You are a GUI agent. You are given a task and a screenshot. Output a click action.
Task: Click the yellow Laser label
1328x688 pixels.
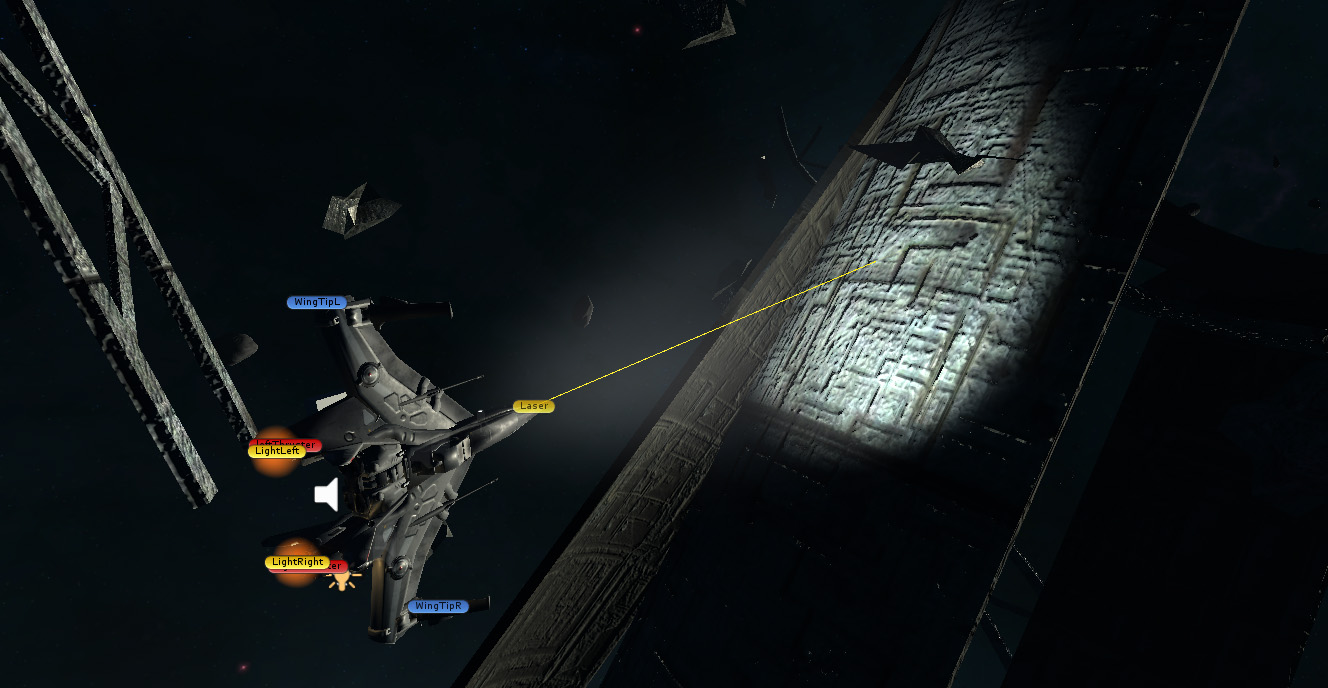pos(533,406)
